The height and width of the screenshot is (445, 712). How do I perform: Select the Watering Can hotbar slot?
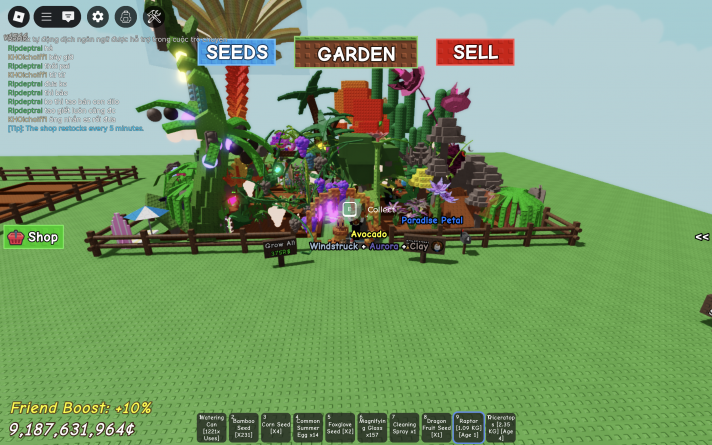212,427
